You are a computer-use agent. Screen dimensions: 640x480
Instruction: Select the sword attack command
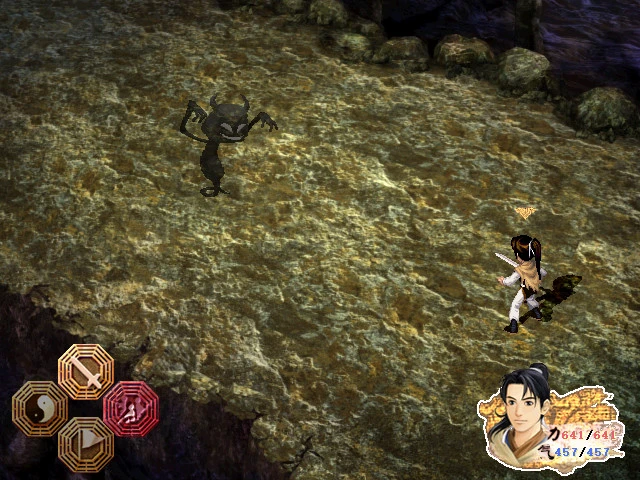click(x=86, y=370)
